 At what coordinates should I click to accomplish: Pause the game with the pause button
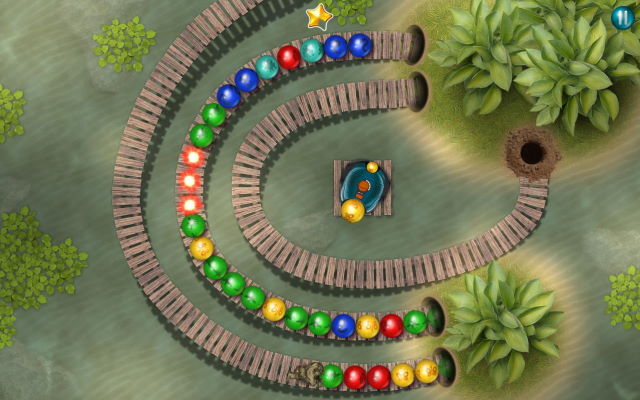click(623, 17)
